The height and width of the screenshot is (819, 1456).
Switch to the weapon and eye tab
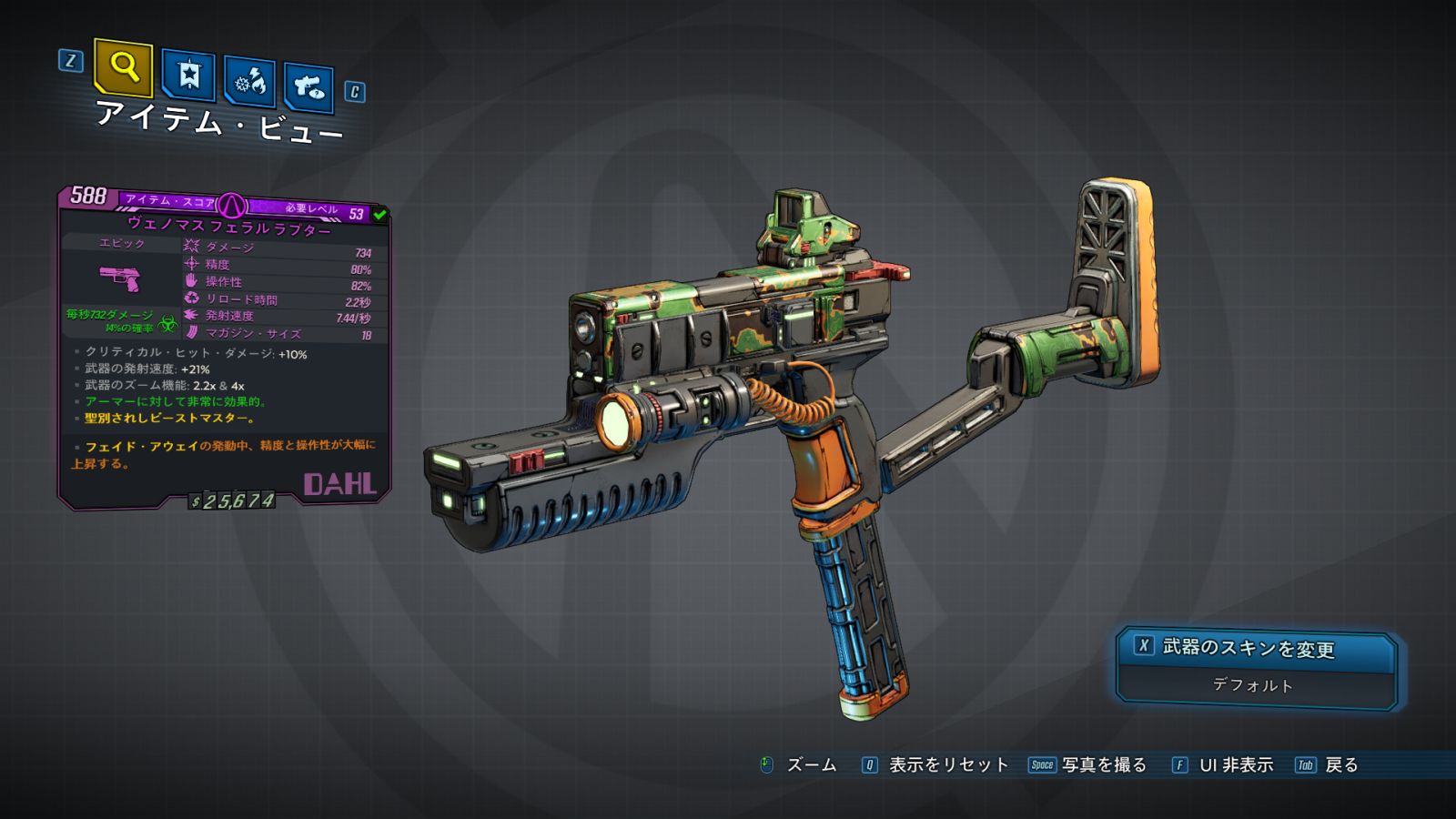[308, 87]
